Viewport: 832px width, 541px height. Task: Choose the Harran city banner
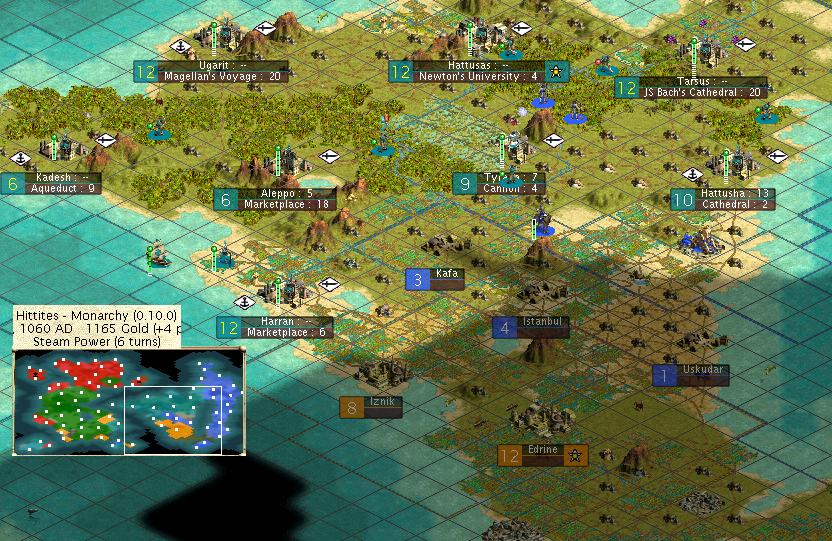pyautogui.click(x=274, y=327)
